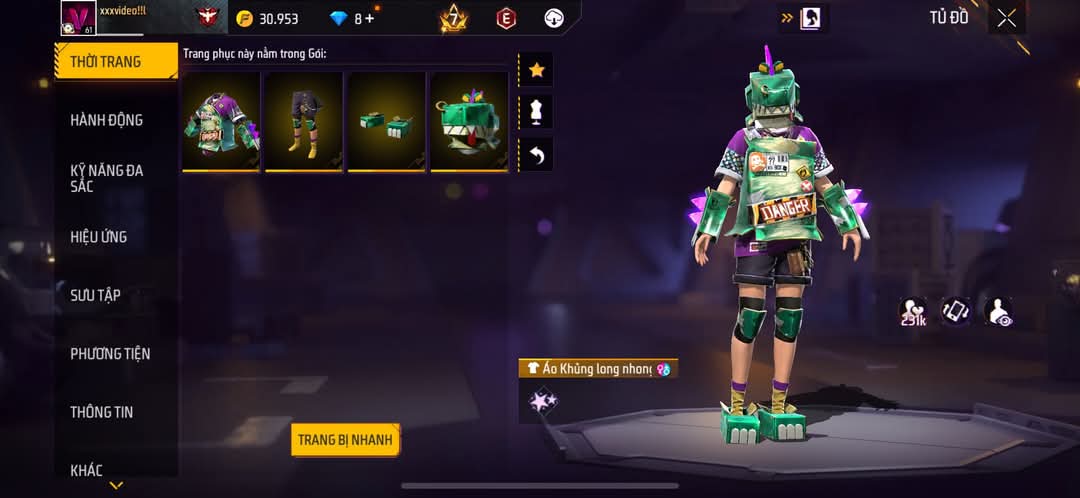Open the HÀNH ĐỘNG tab
This screenshot has width=1080, height=498.
(x=106, y=120)
